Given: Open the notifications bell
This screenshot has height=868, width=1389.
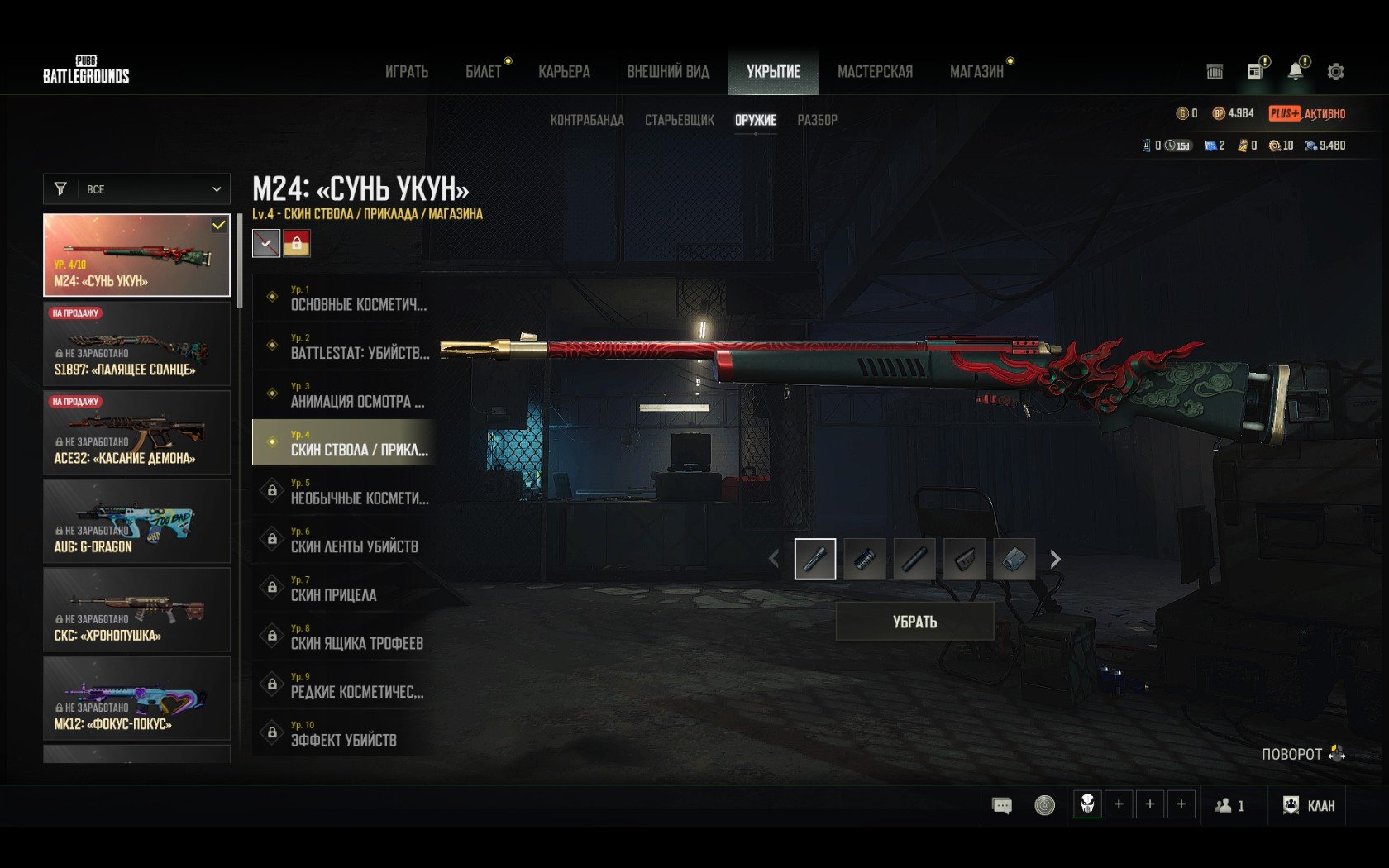Looking at the screenshot, I should [1296, 72].
